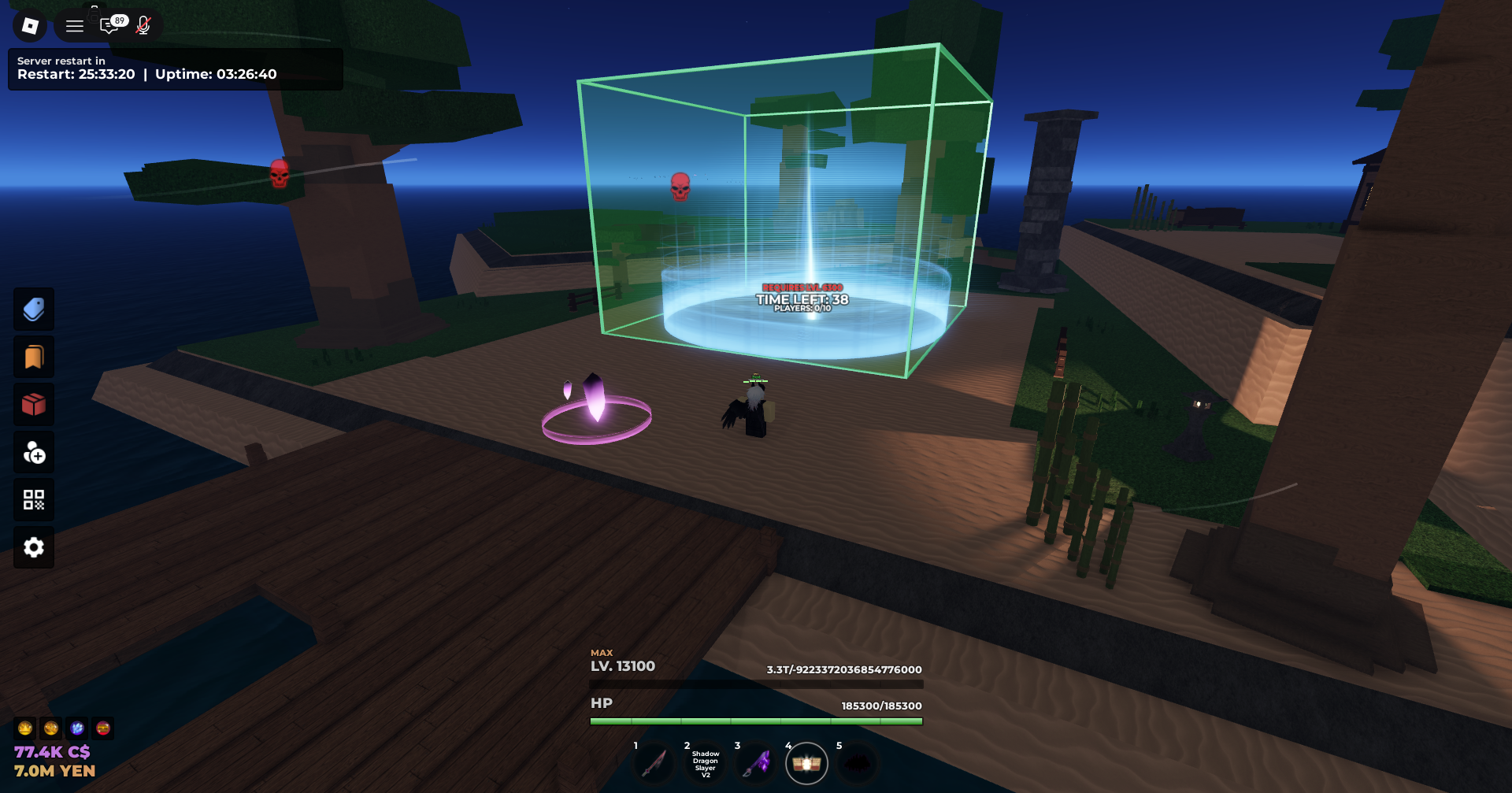Select Shadow Dragon Slayer V2 in slot 2

point(704,762)
